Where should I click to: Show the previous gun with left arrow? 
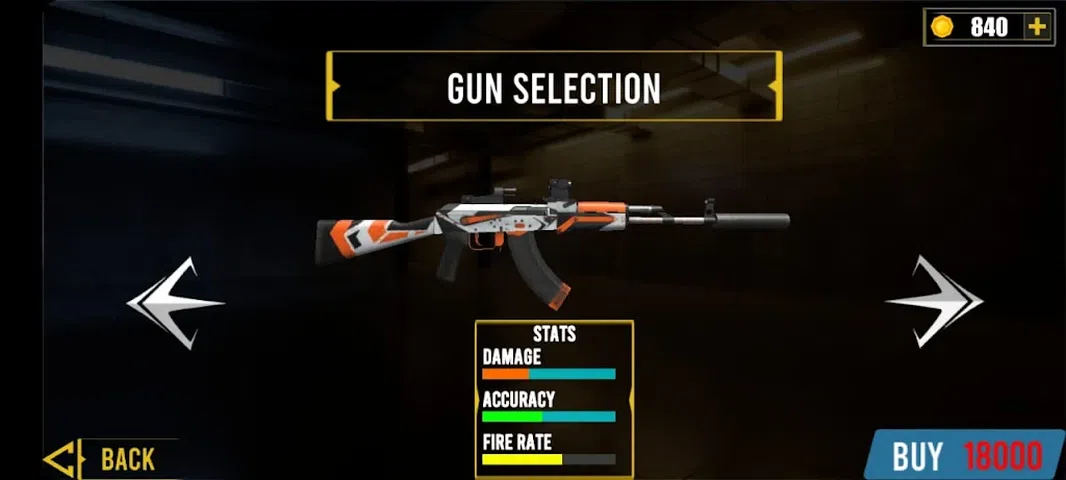tap(176, 302)
